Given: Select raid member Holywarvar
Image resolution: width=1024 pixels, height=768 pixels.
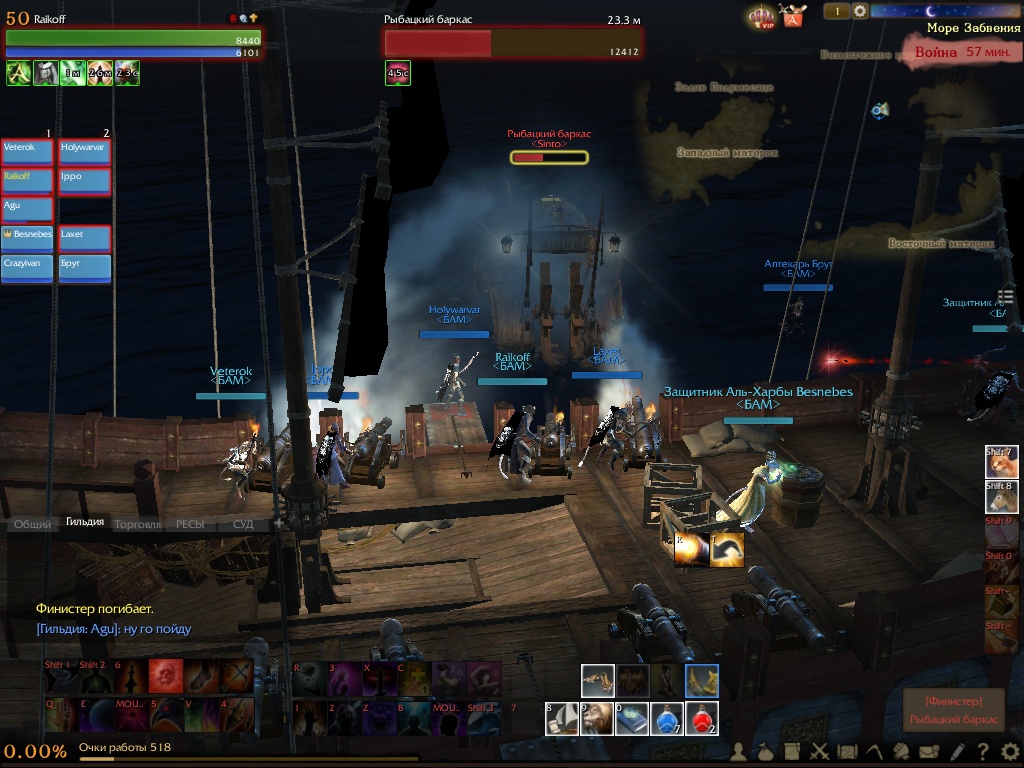Looking at the screenshot, I should [x=84, y=152].
